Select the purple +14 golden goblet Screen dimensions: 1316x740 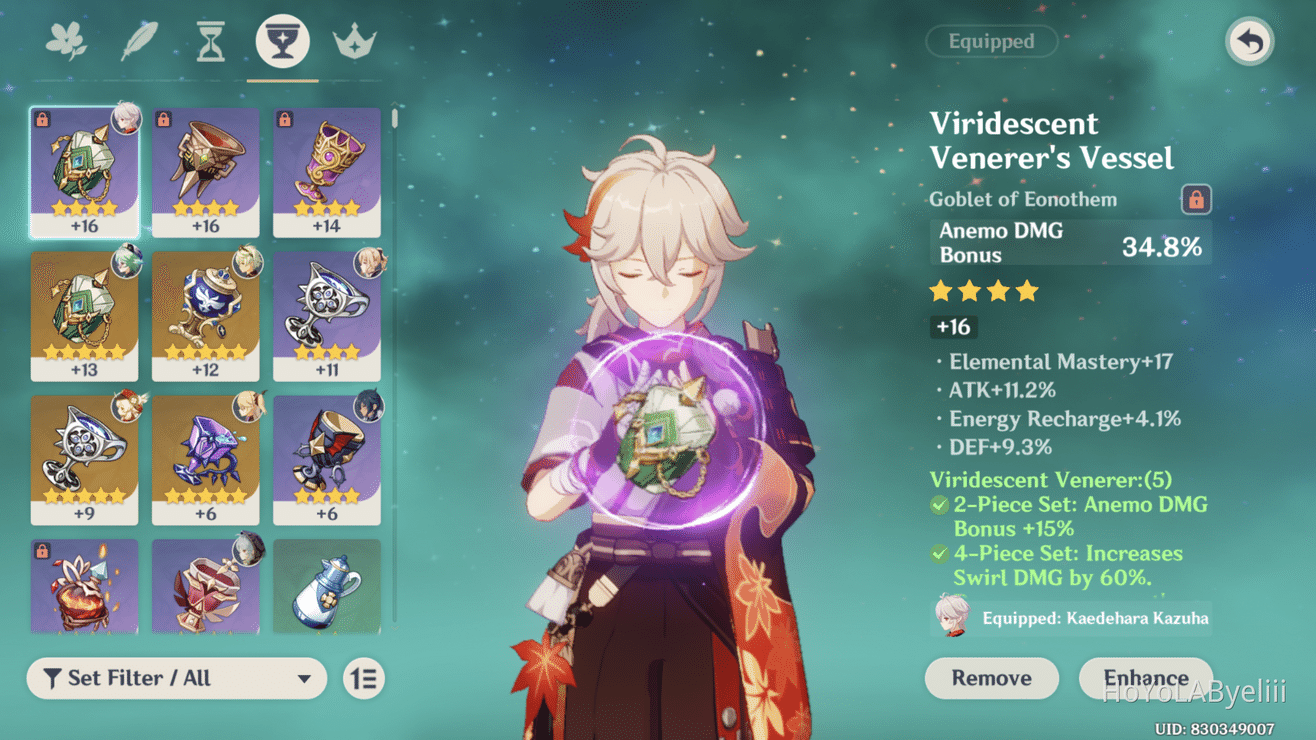pos(327,172)
